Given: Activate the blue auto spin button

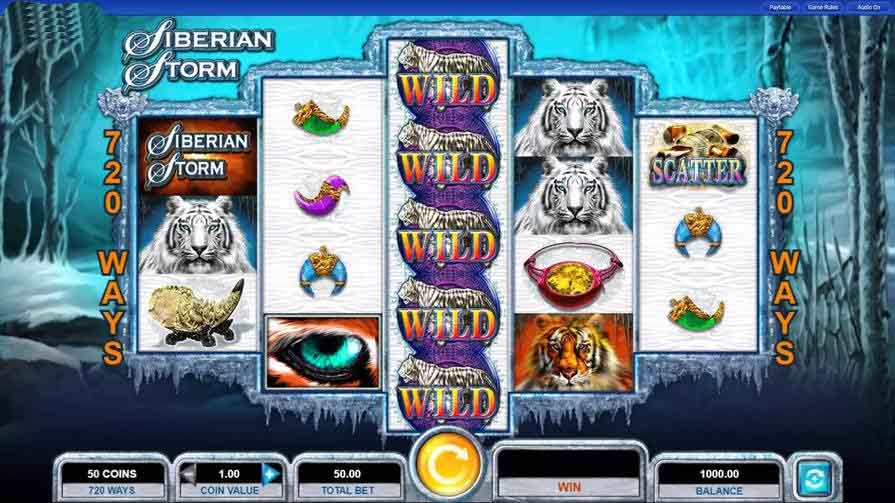Looking at the screenshot, I should coord(811,475).
